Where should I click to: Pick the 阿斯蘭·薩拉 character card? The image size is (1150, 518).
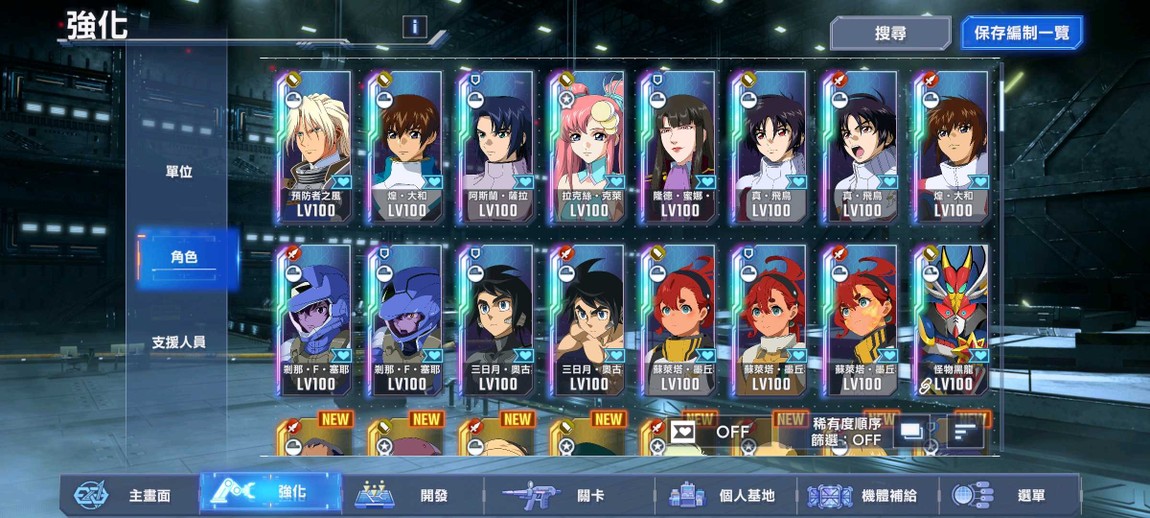point(497,147)
